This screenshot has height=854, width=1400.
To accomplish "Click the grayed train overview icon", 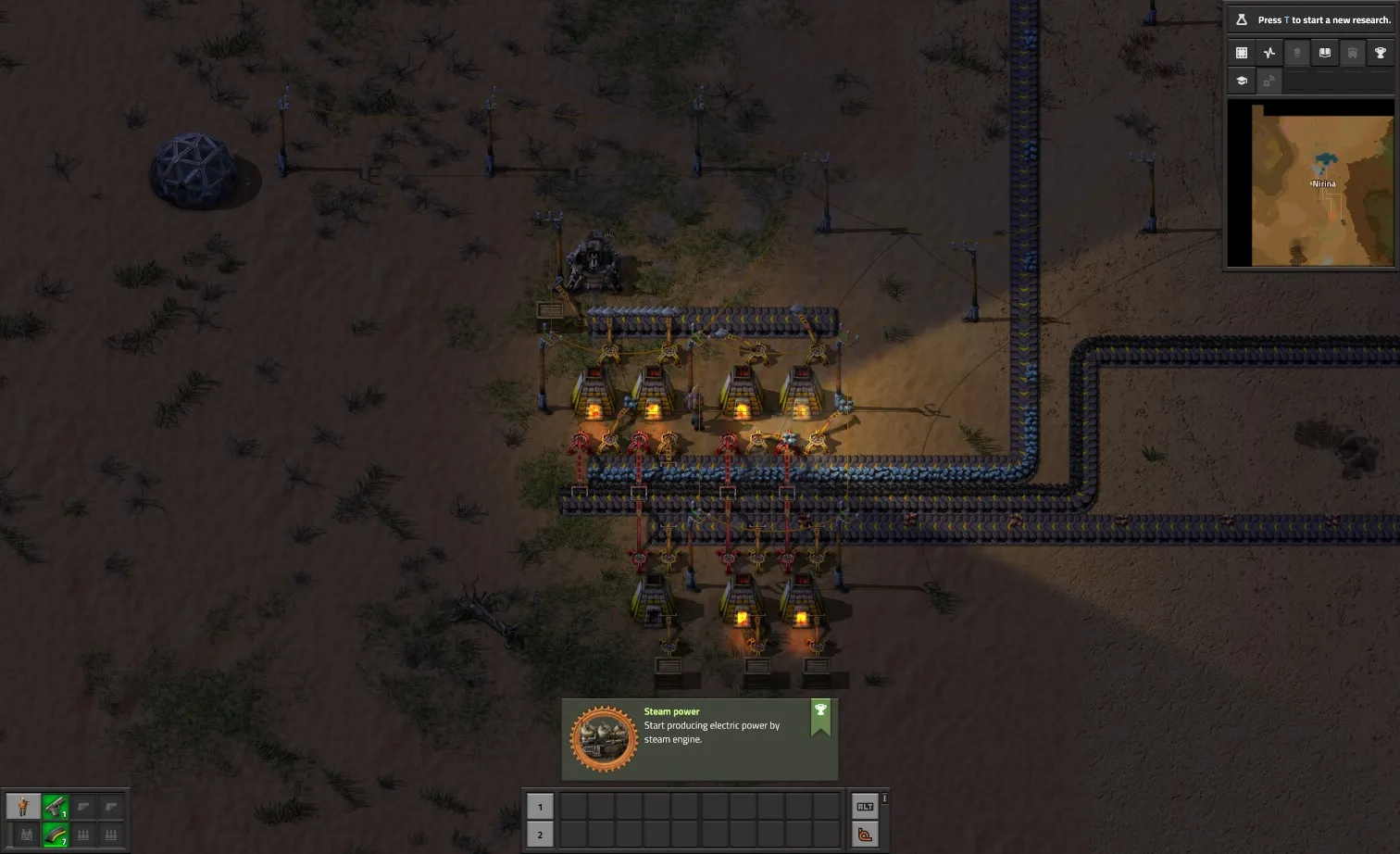I will coord(1352,53).
